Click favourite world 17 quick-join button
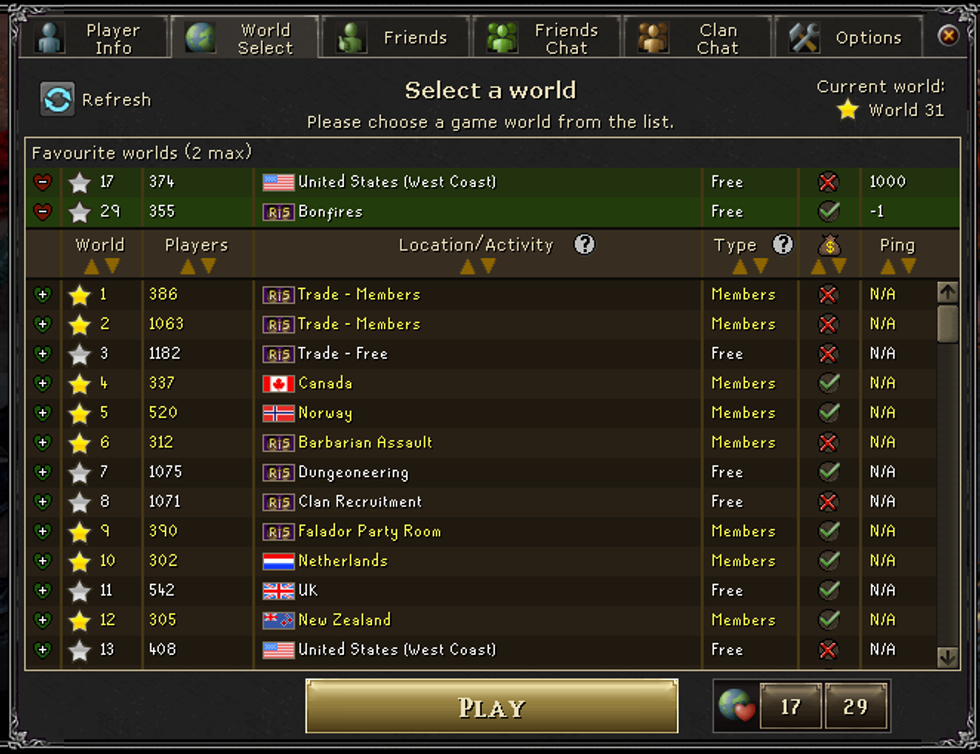This screenshot has height=754, width=980. pos(790,707)
